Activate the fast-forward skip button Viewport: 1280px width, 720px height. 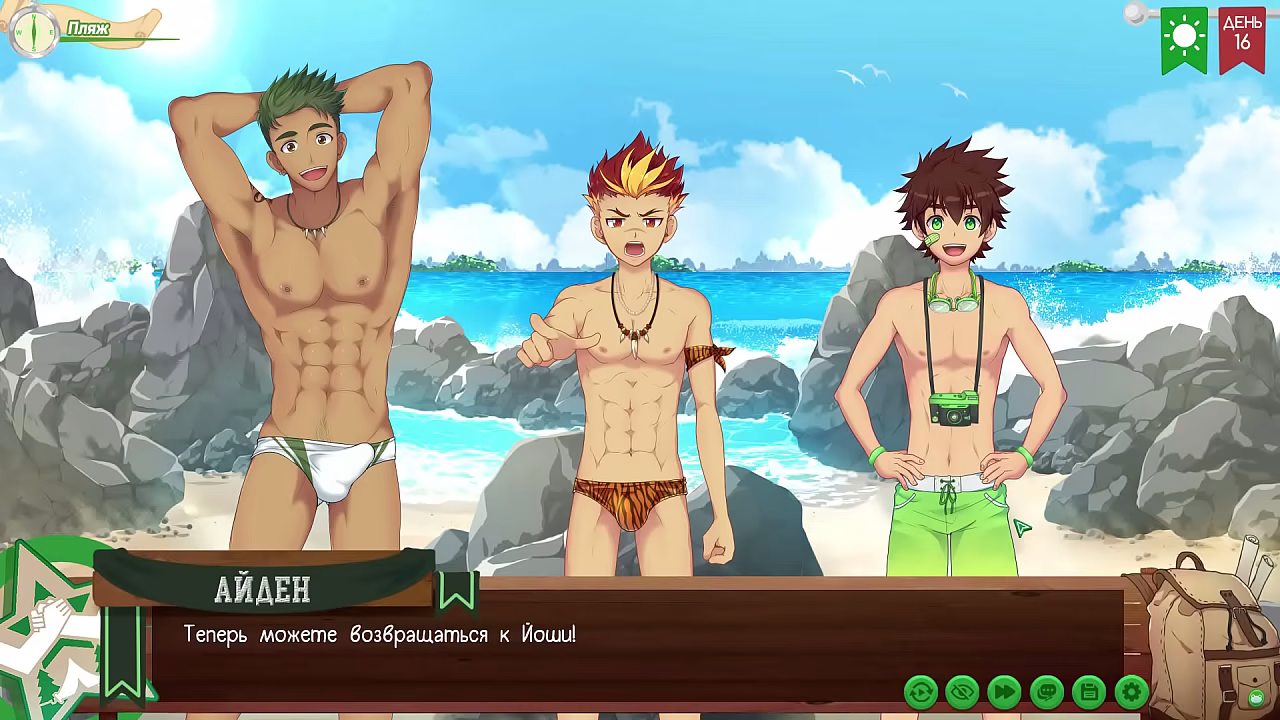(x=1004, y=691)
